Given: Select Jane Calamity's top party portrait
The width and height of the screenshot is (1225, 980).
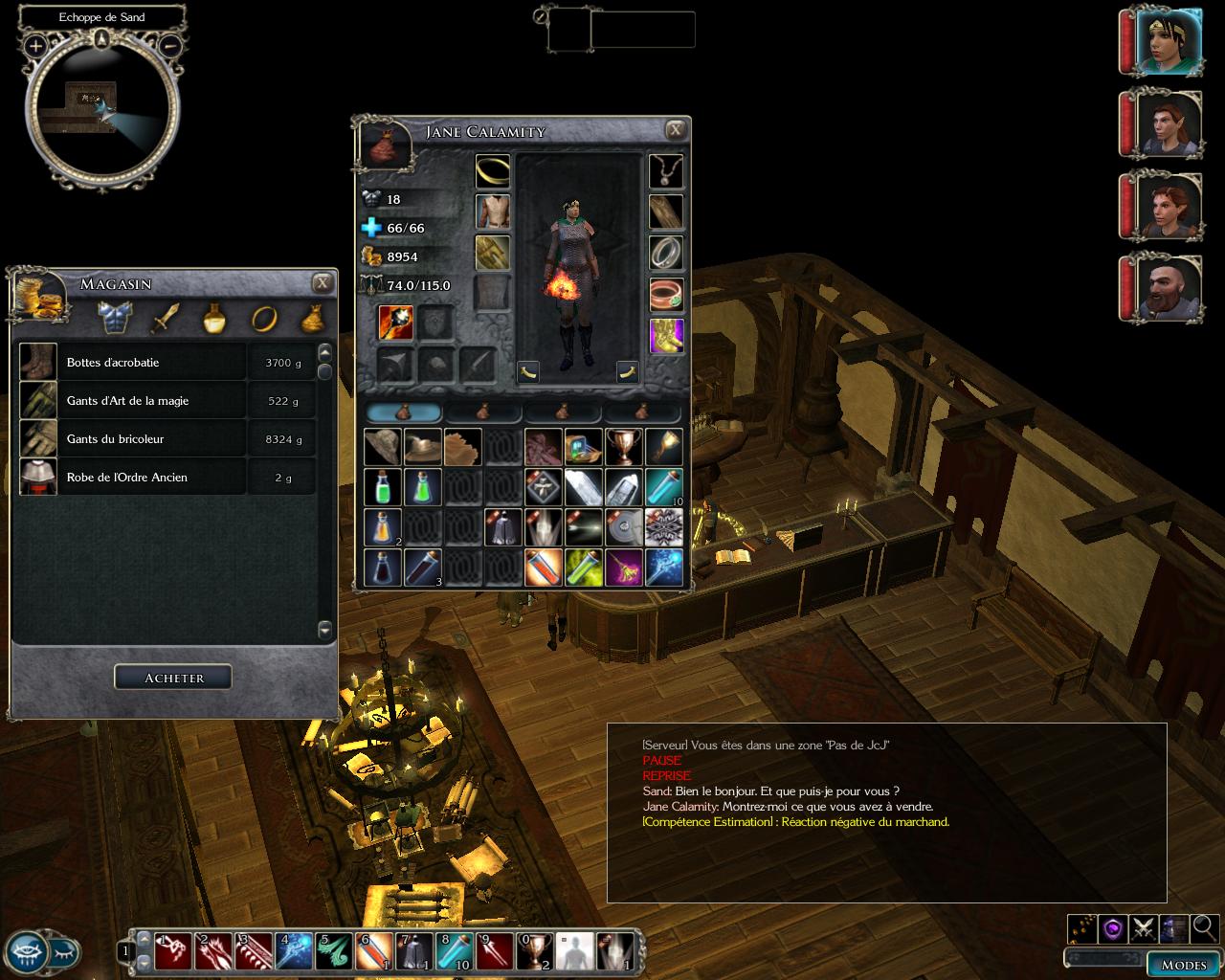Looking at the screenshot, I should click(x=1169, y=40).
